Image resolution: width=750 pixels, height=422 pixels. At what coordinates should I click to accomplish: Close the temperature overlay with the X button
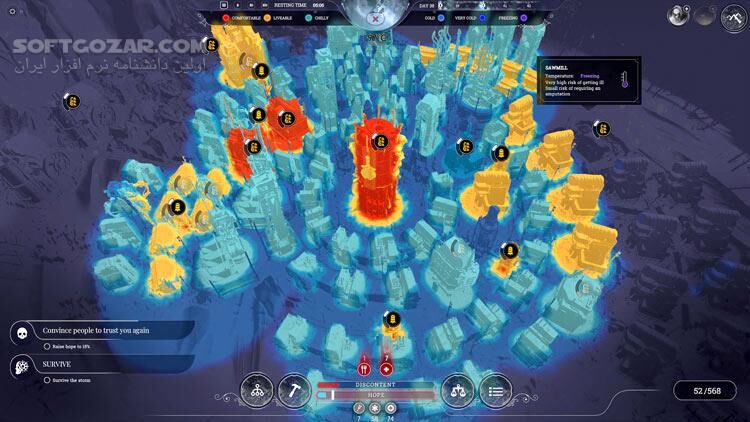click(x=375, y=17)
